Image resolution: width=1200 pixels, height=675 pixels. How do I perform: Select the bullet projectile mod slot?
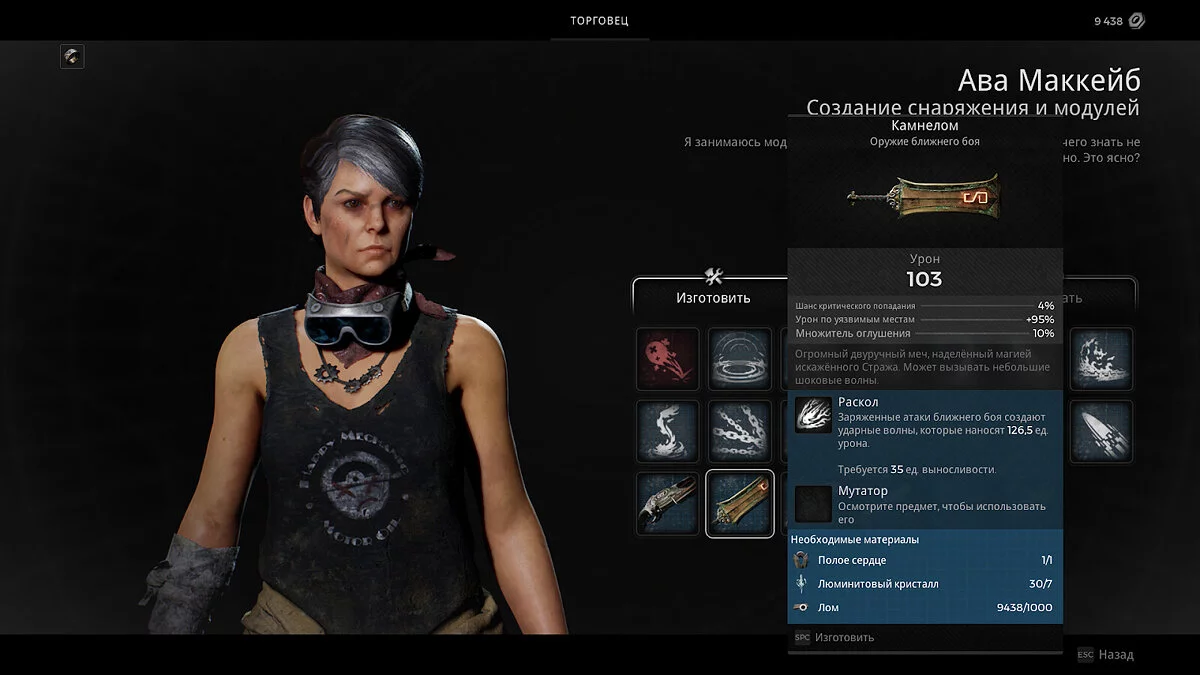(x=1101, y=432)
